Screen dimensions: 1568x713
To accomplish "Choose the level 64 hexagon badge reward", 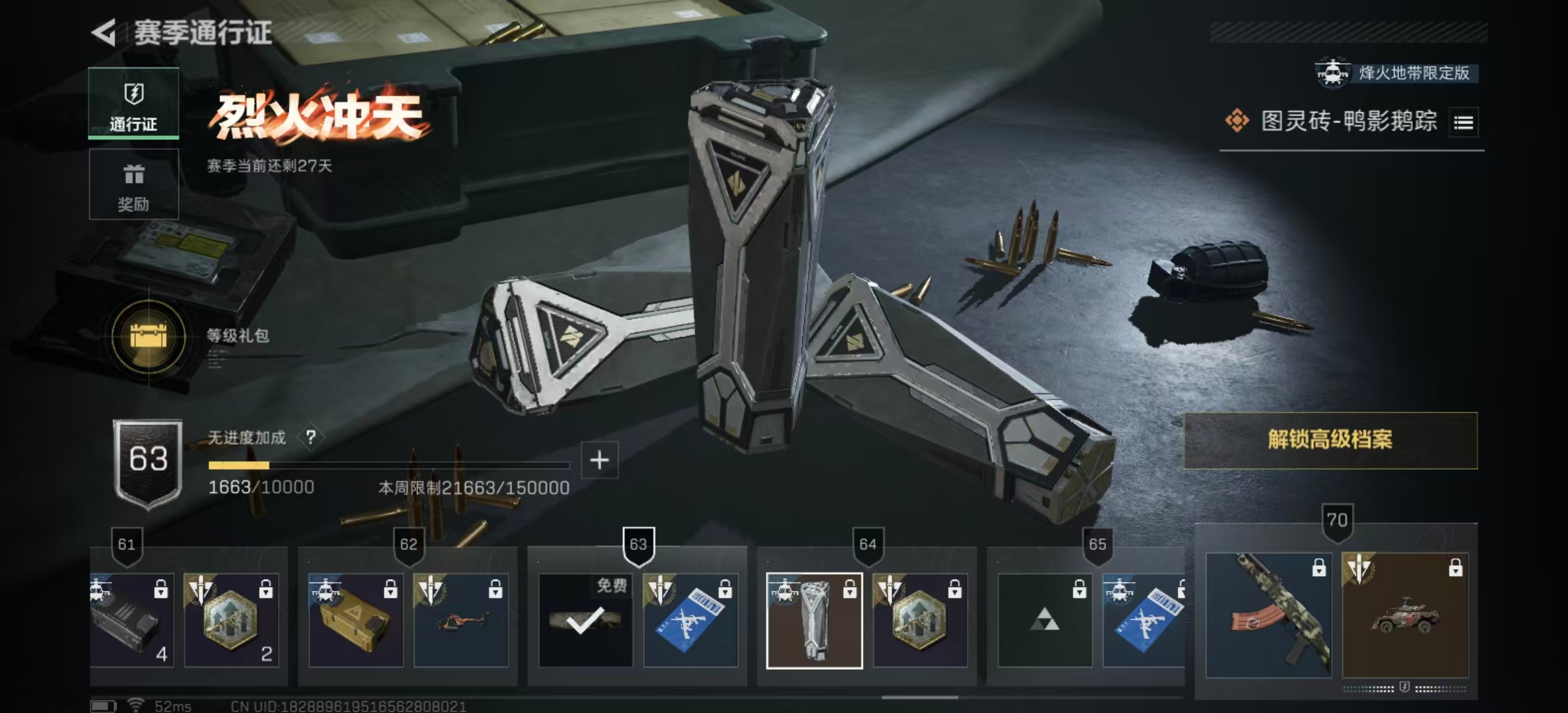I will (920, 621).
